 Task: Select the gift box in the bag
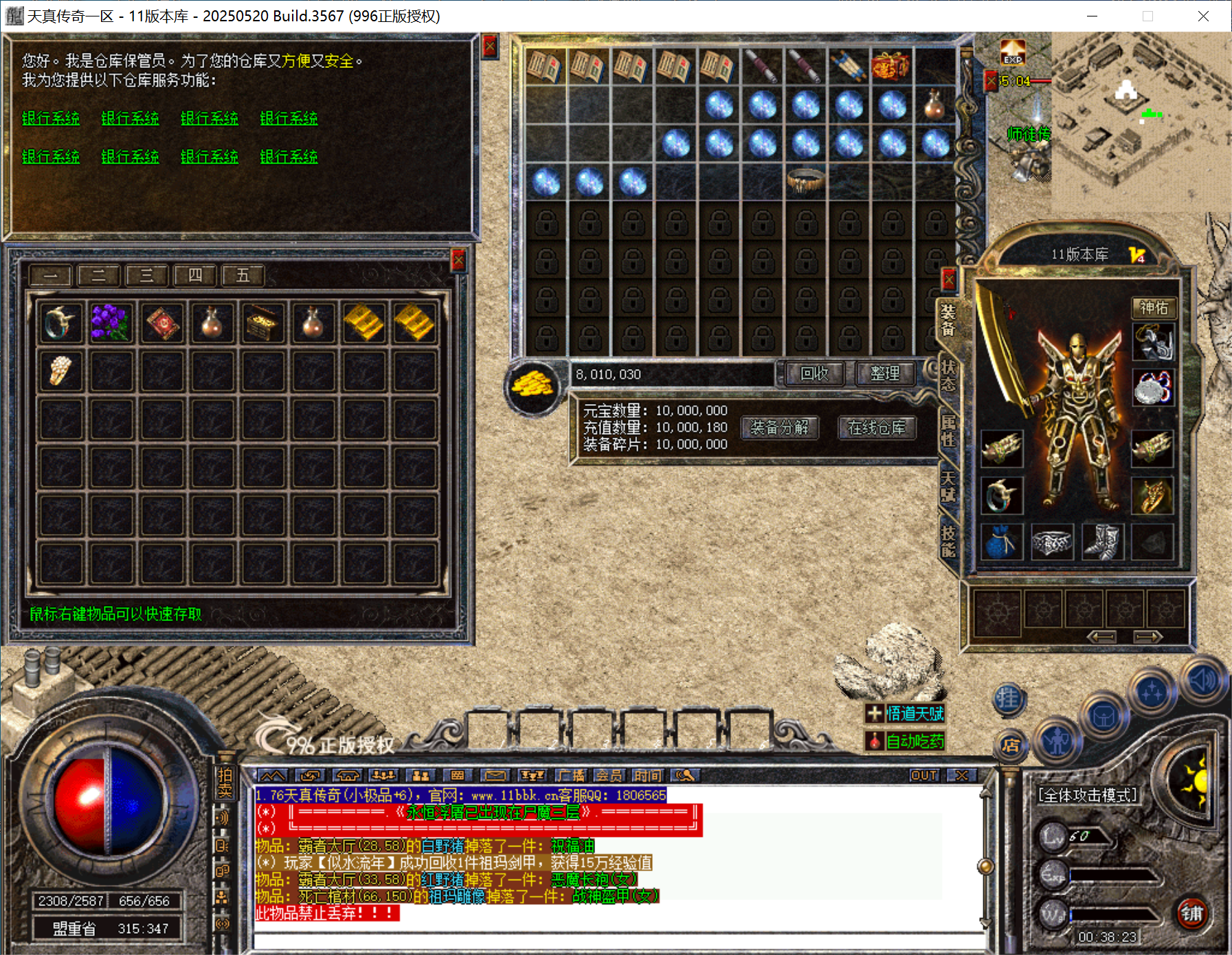coord(891,67)
